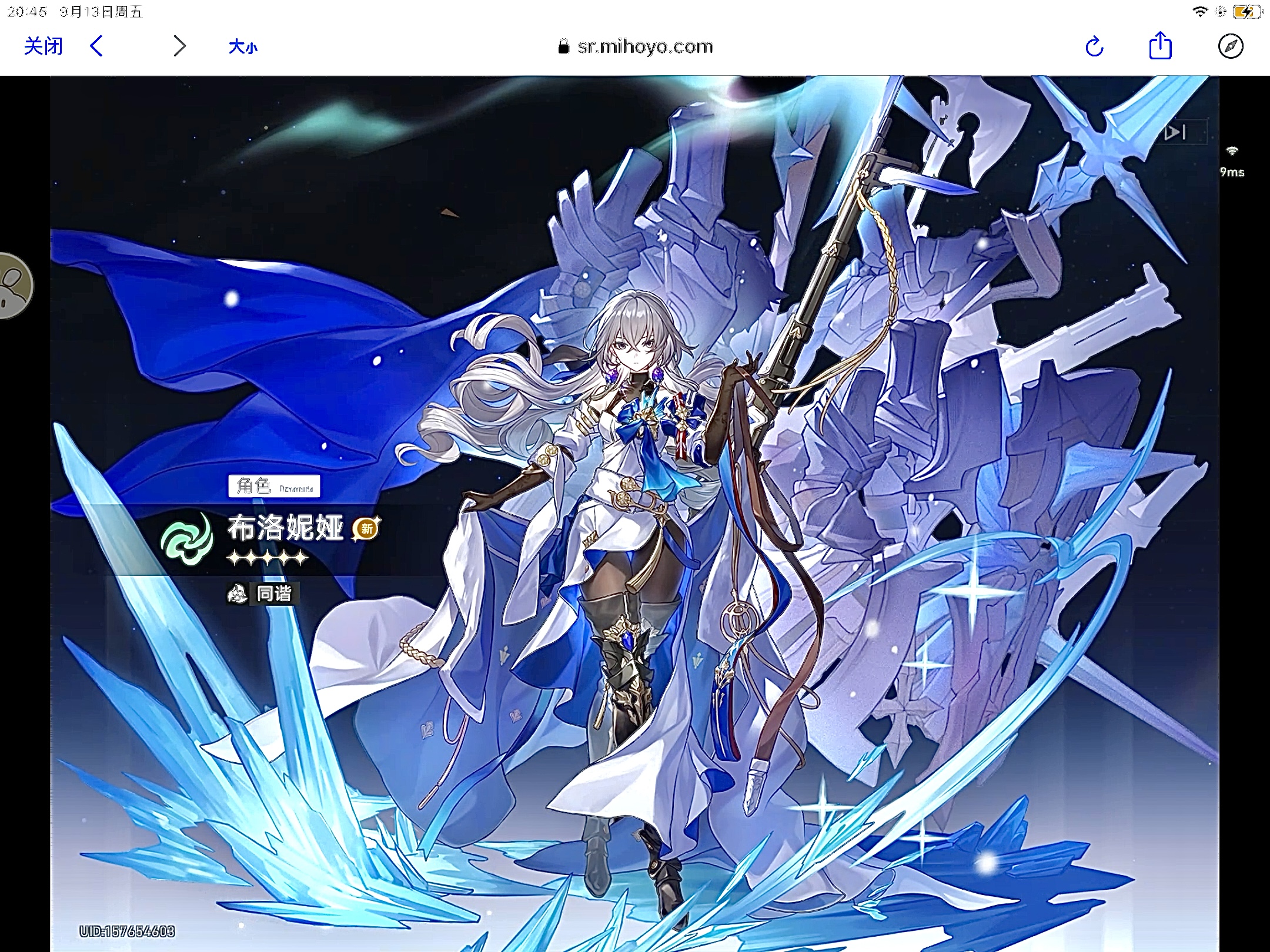Image resolution: width=1270 pixels, height=952 pixels.
Task: Tap the 关闭 button to close the browser
Action: point(43,46)
